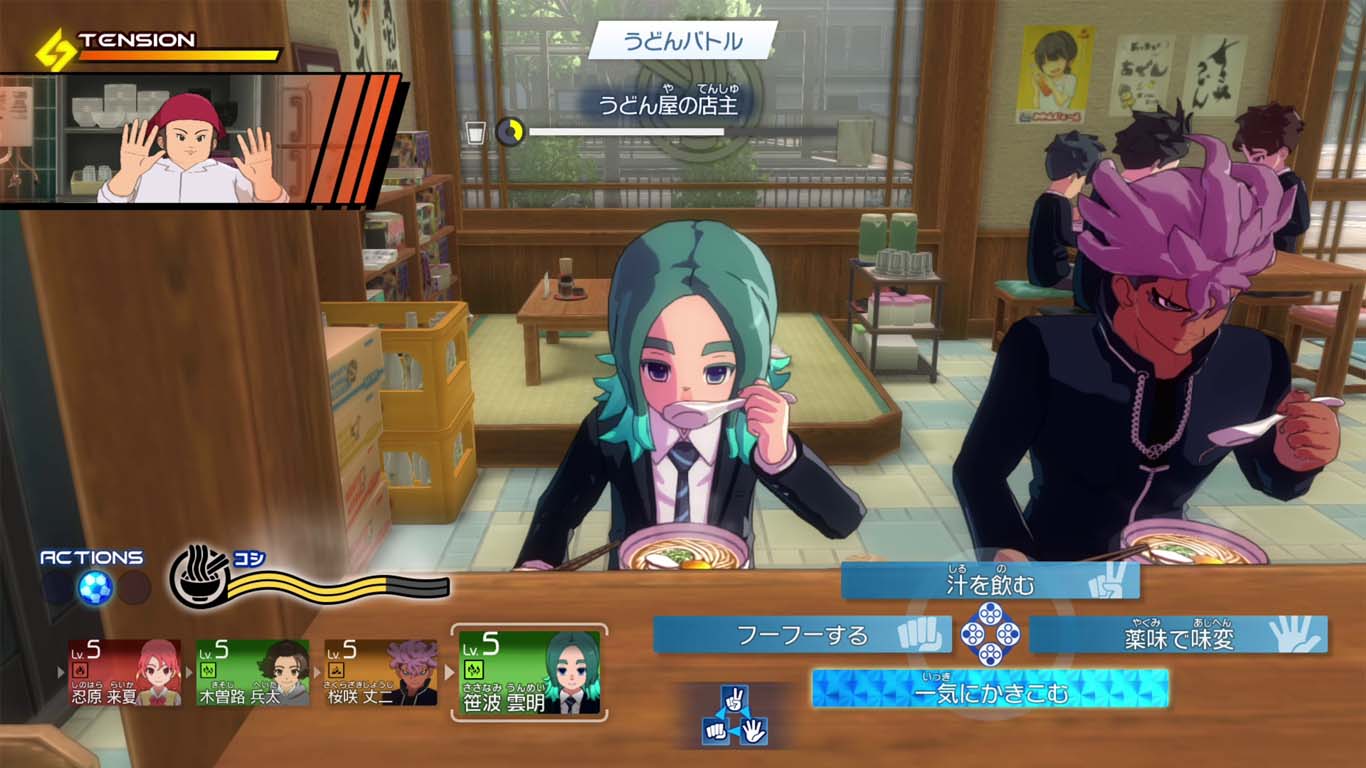Select the paper hand icon in the triangle
The image size is (1366, 768).
click(754, 730)
